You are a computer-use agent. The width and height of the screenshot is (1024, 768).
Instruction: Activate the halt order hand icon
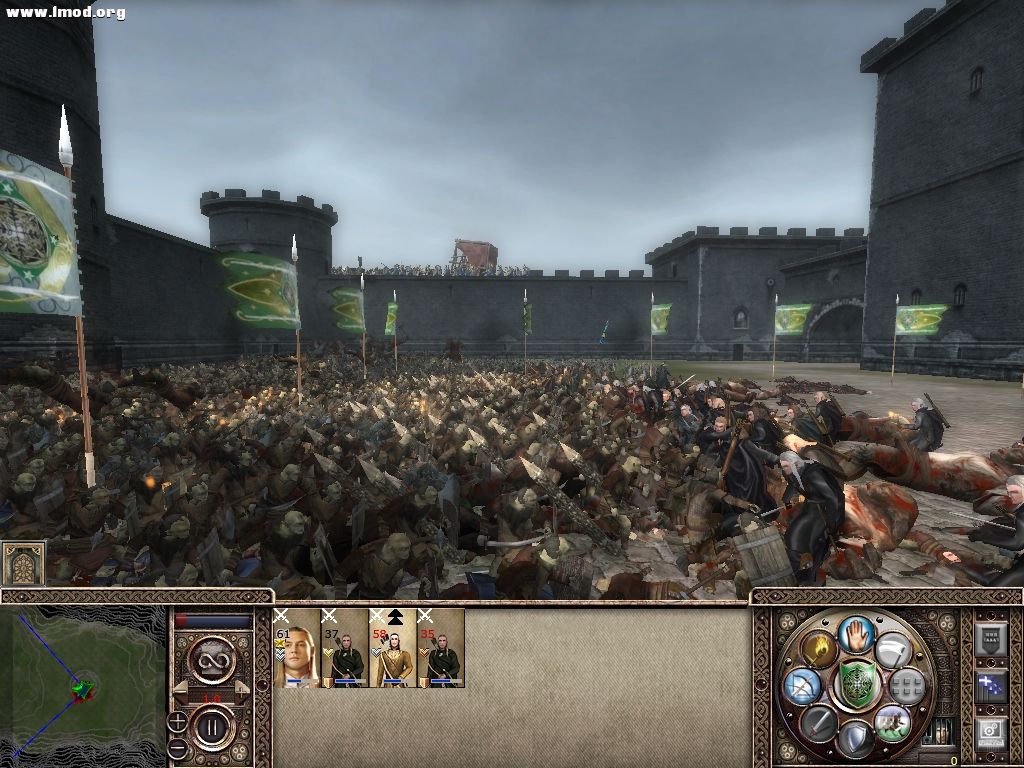(856, 634)
